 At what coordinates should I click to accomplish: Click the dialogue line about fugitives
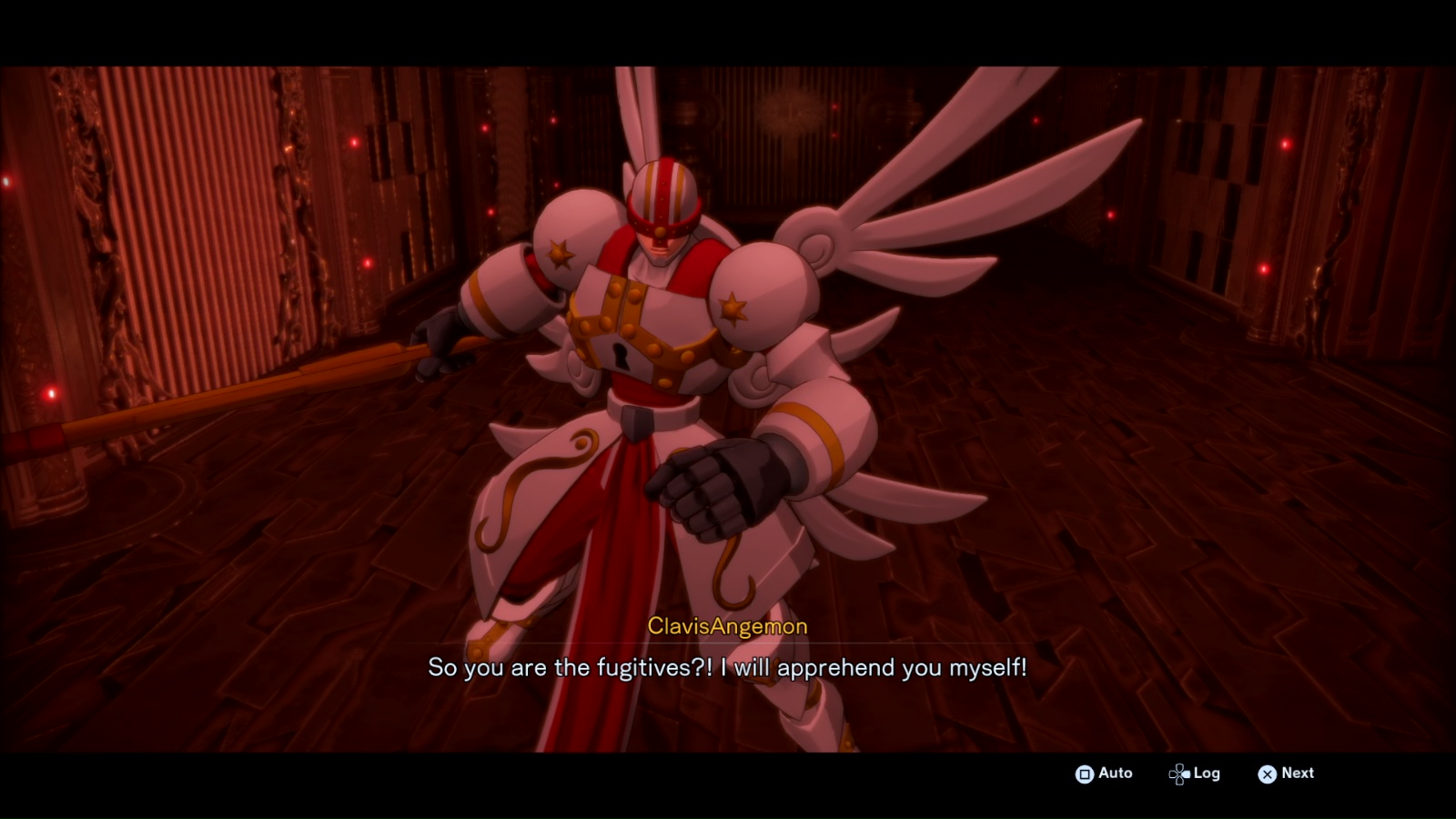point(727,667)
